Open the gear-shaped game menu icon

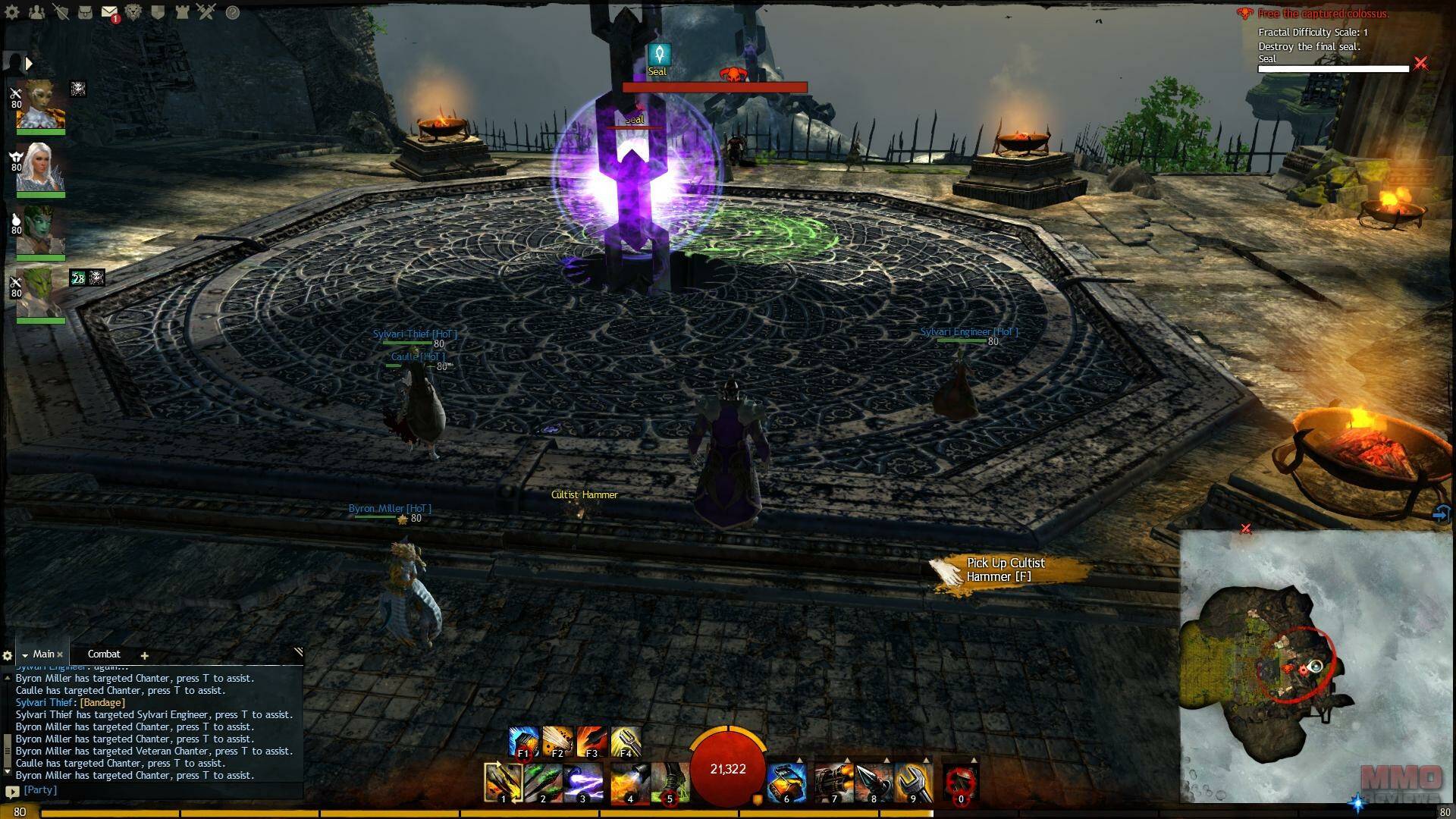tap(13, 12)
